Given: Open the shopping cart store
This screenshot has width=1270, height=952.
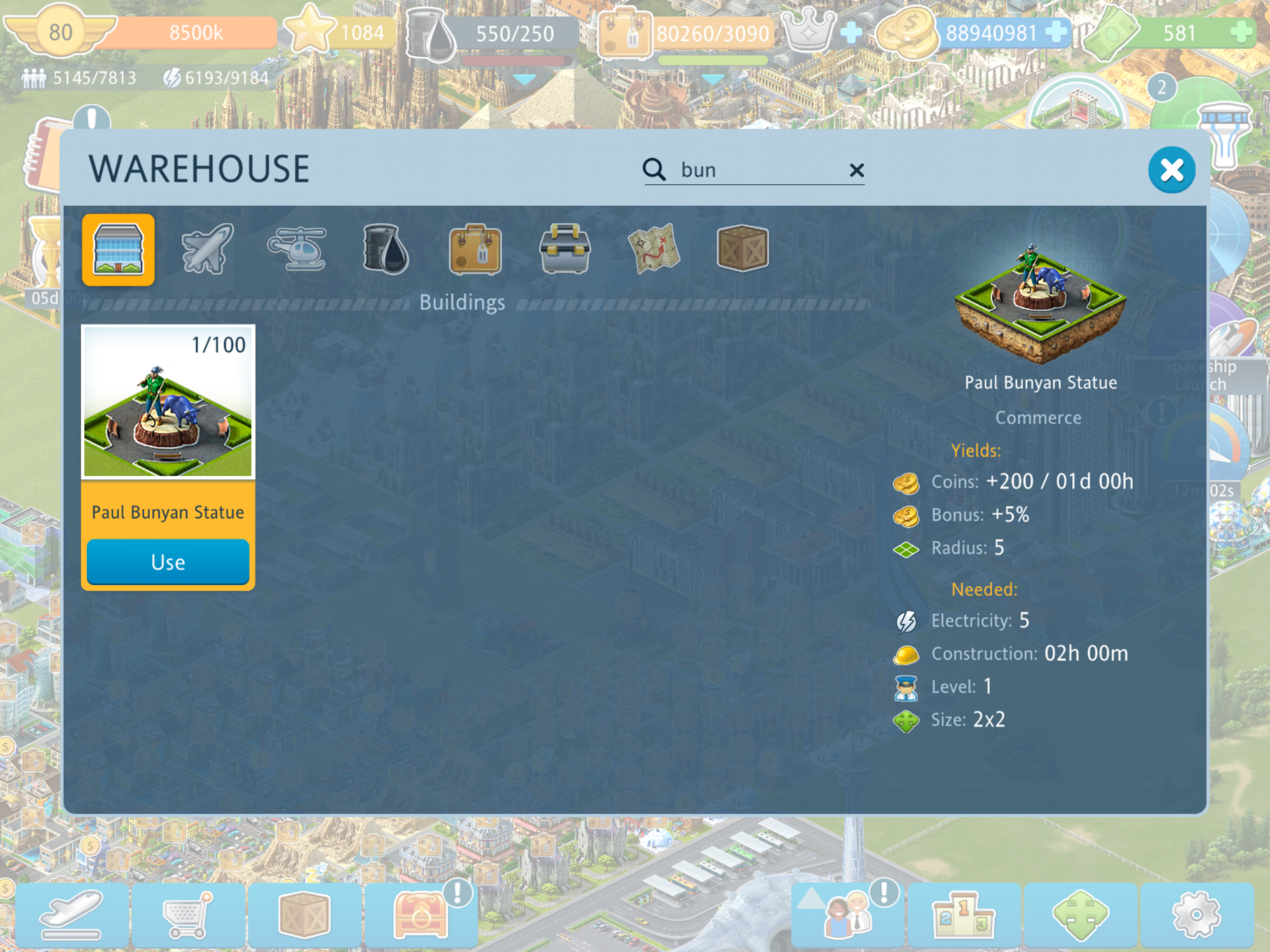Looking at the screenshot, I should point(188,915).
